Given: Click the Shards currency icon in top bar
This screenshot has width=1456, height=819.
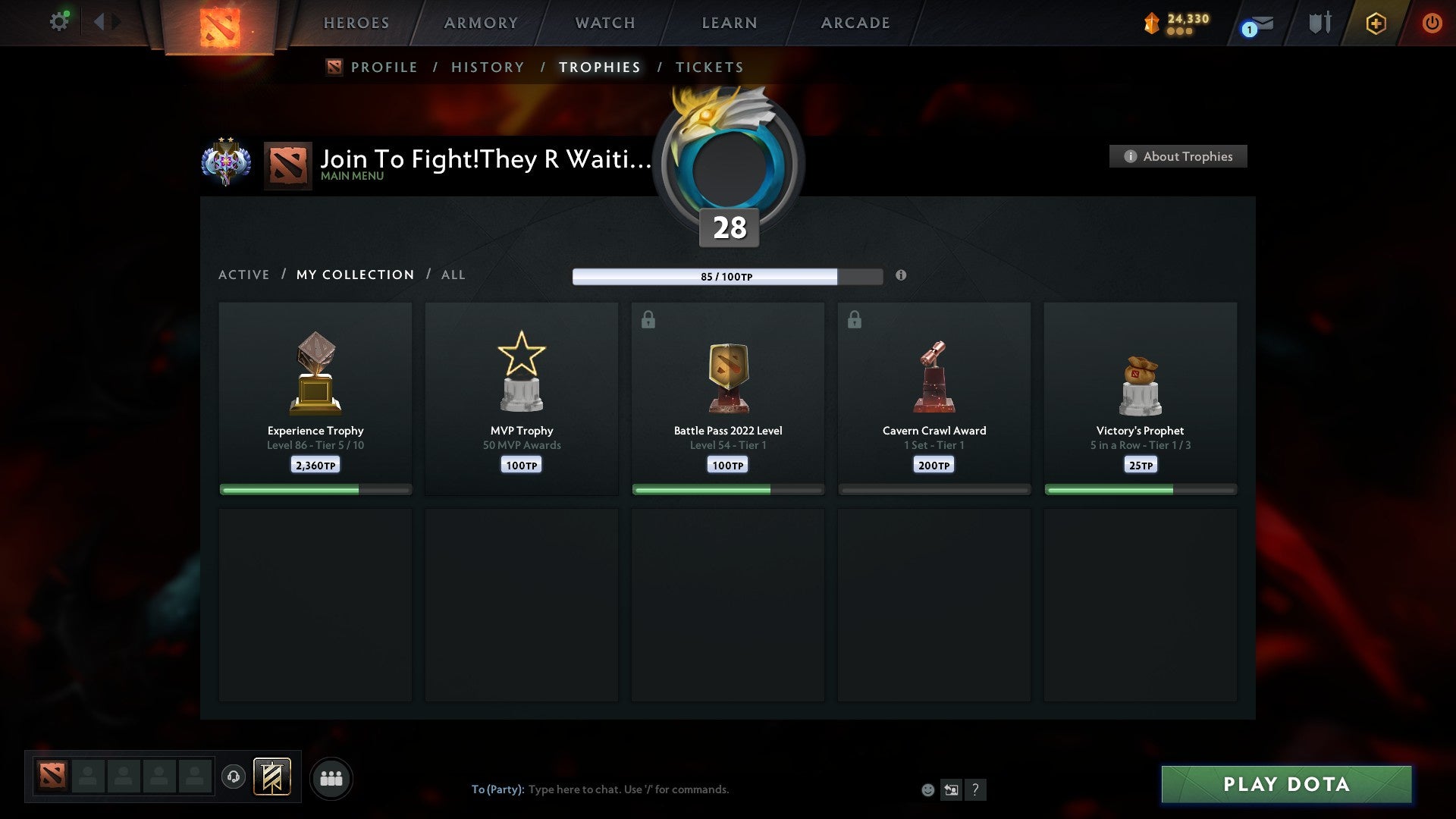Looking at the screenshot, I should [1152, 23].
